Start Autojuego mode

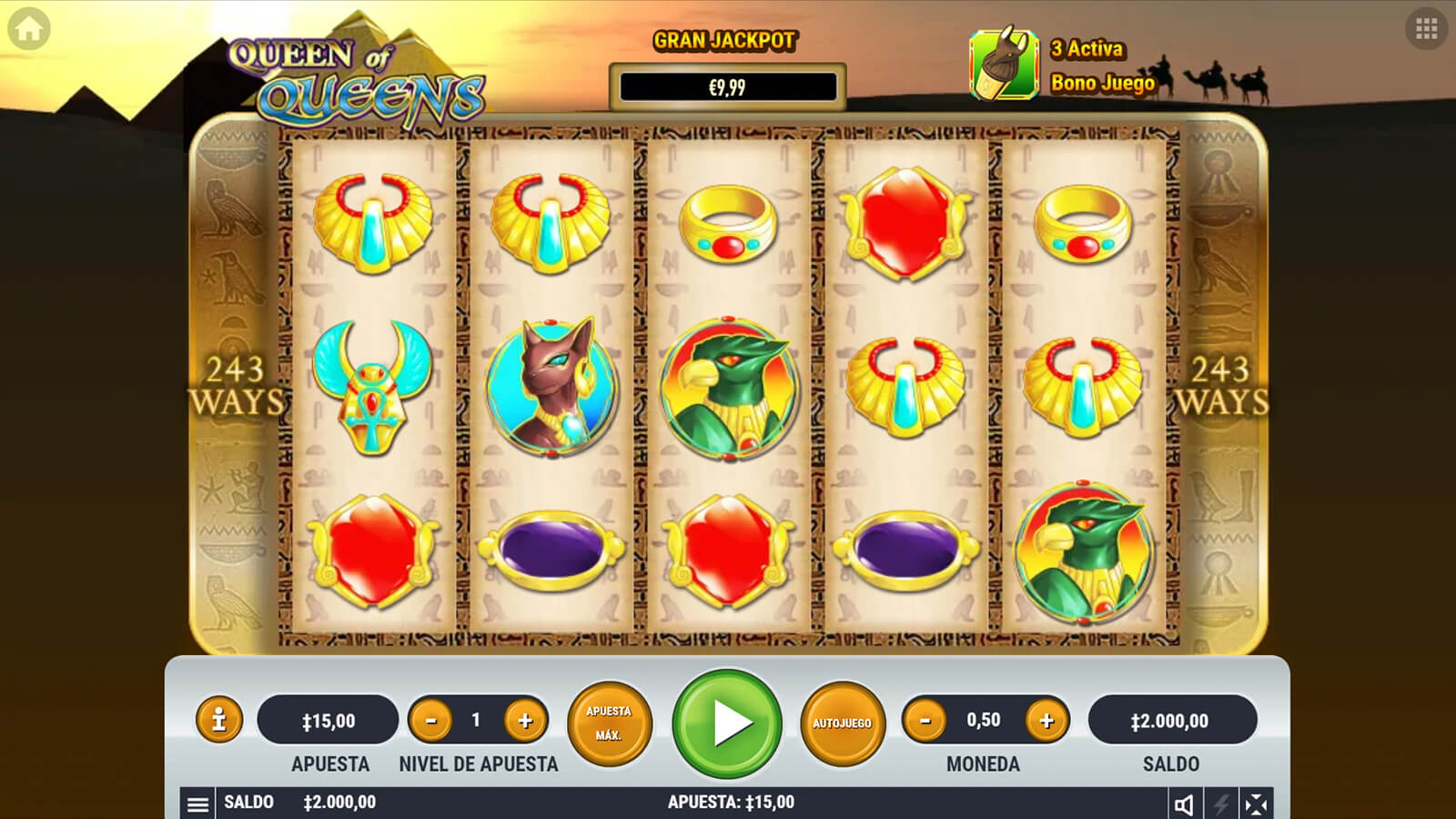[842, 723]
